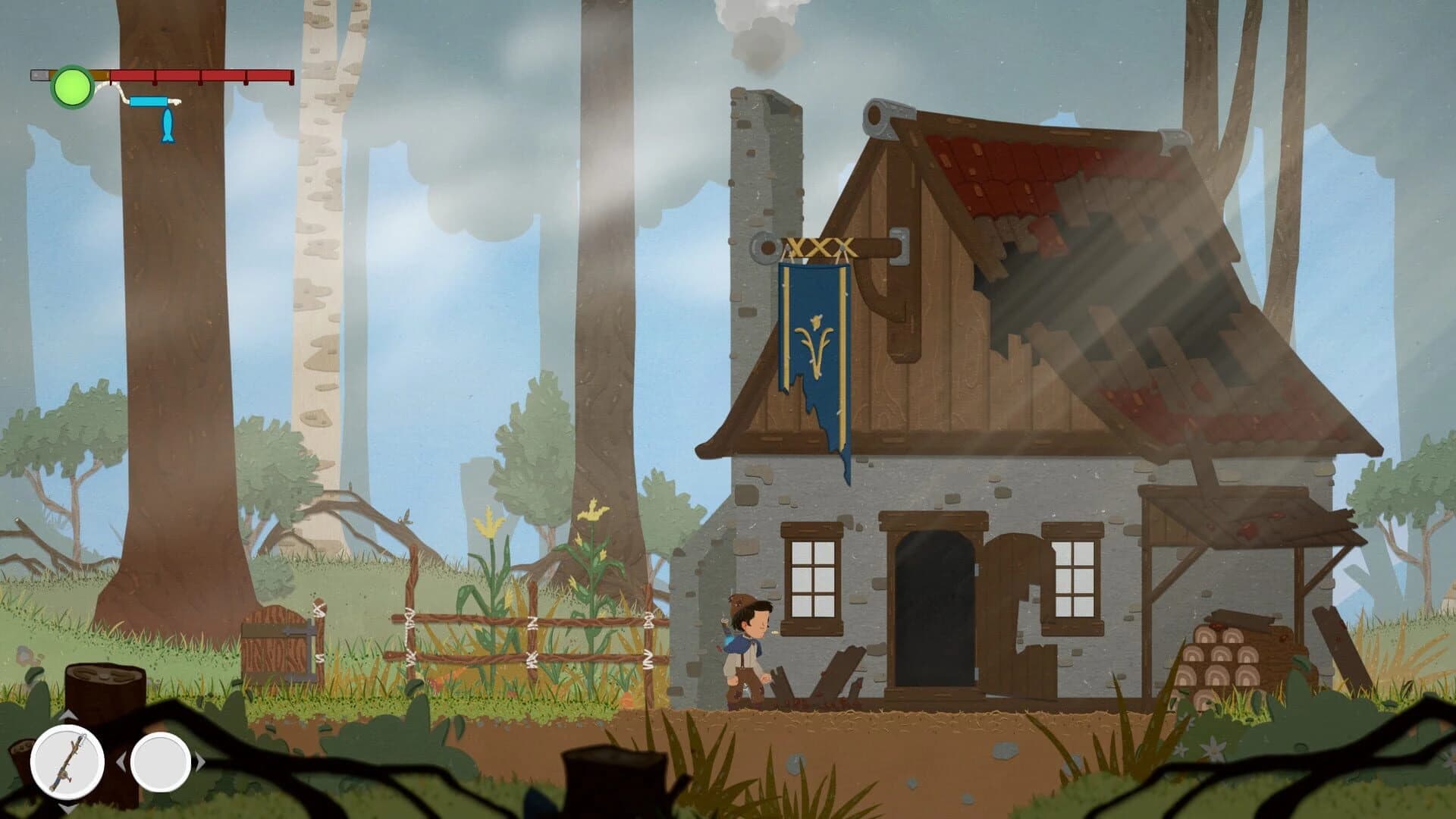Click the down arrow under the rod slot
Viewport: 1456px width, 819px height.
67,808
